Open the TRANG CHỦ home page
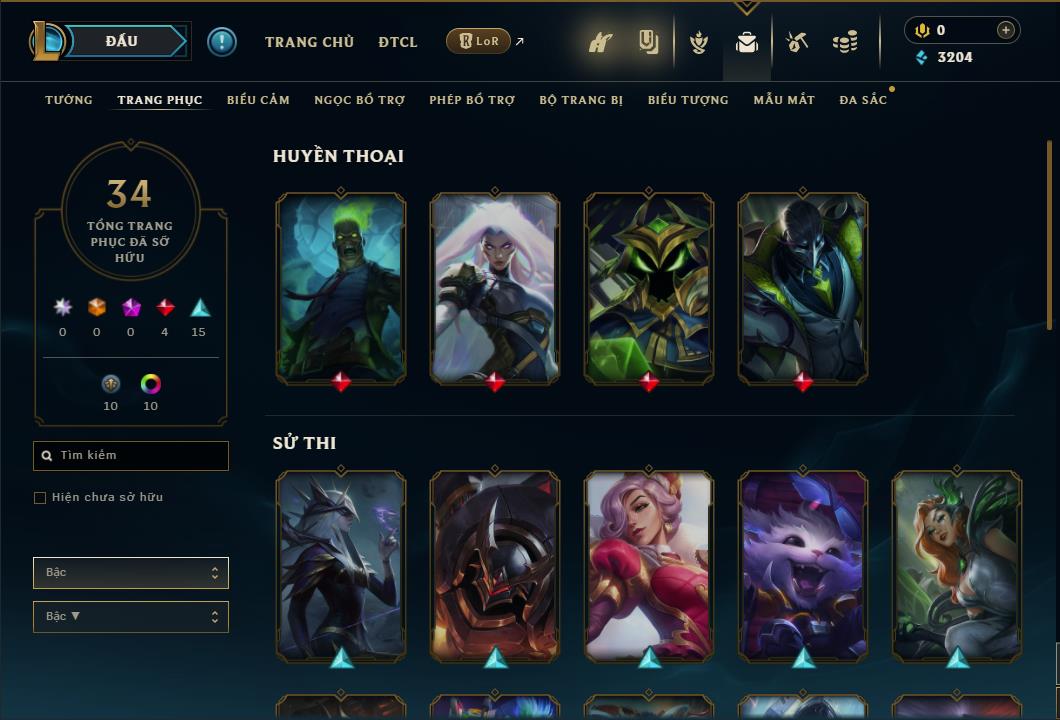1060x720 pixels. [309, 42]
